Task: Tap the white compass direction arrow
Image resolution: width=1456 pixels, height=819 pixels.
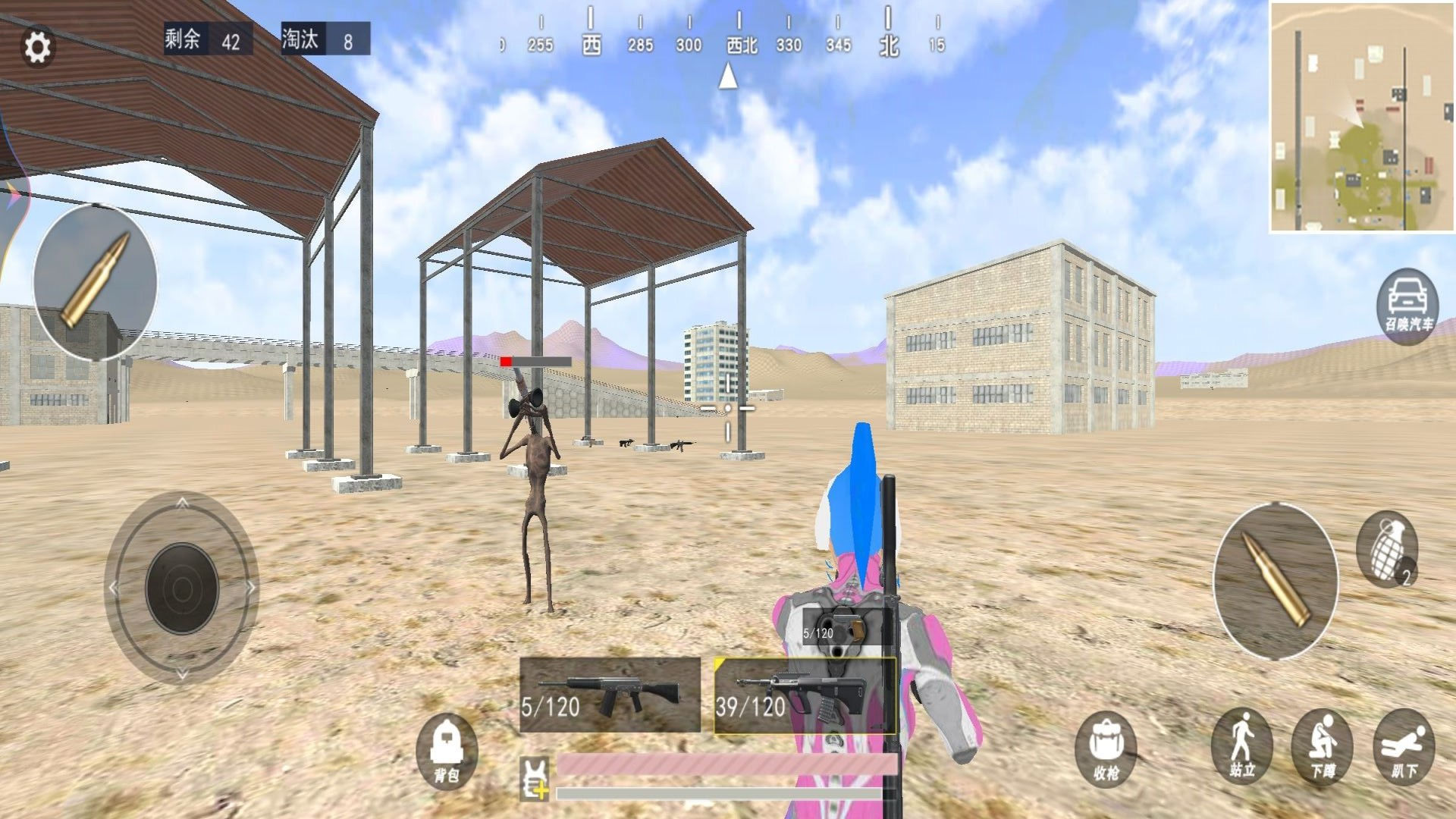Action: [728, 76]
